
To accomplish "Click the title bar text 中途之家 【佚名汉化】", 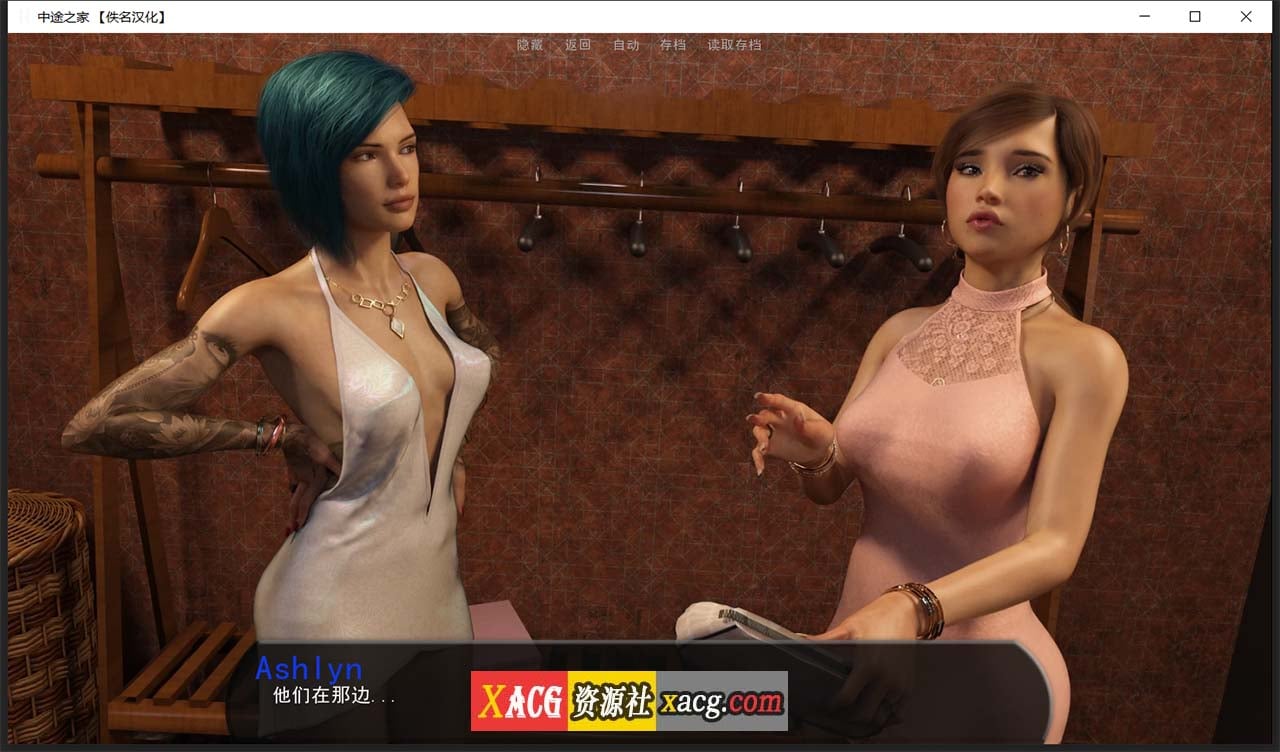I will click(100, 16).
